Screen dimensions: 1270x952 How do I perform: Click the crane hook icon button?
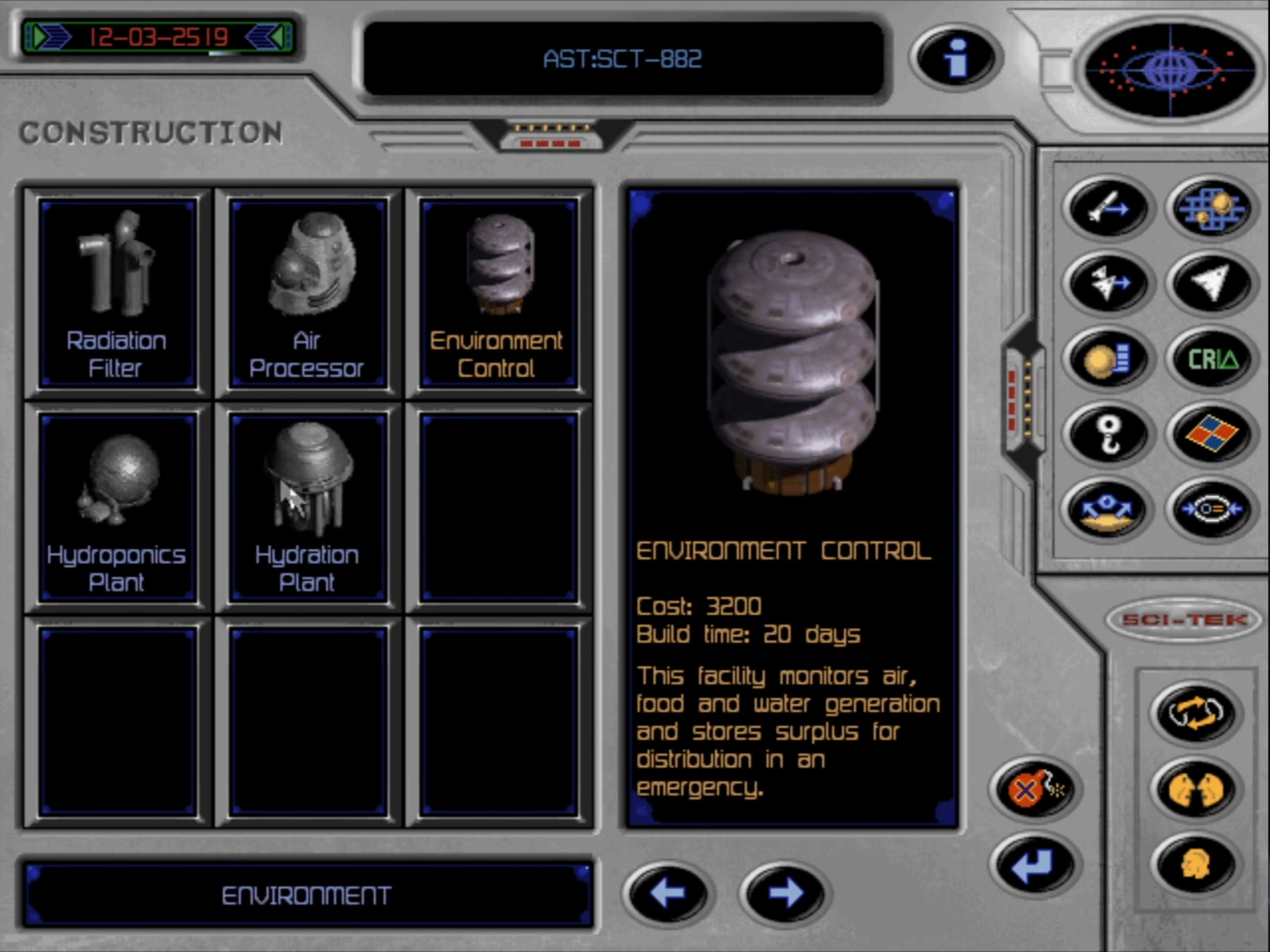(x=1108, y=434)
